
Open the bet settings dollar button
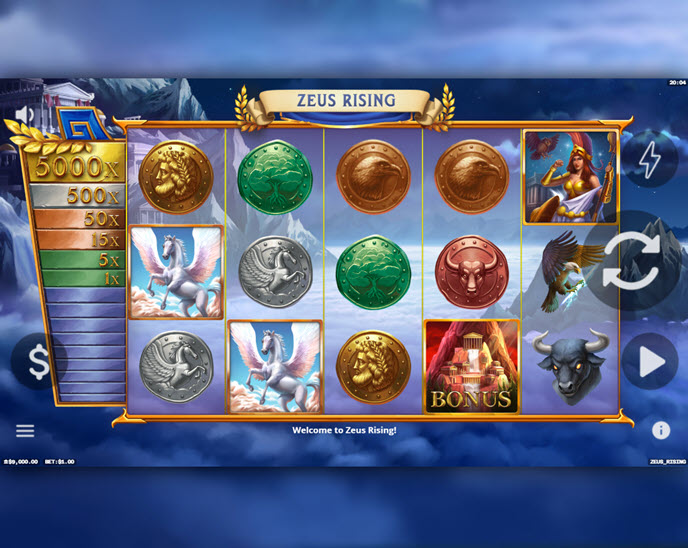coord(38,362)
